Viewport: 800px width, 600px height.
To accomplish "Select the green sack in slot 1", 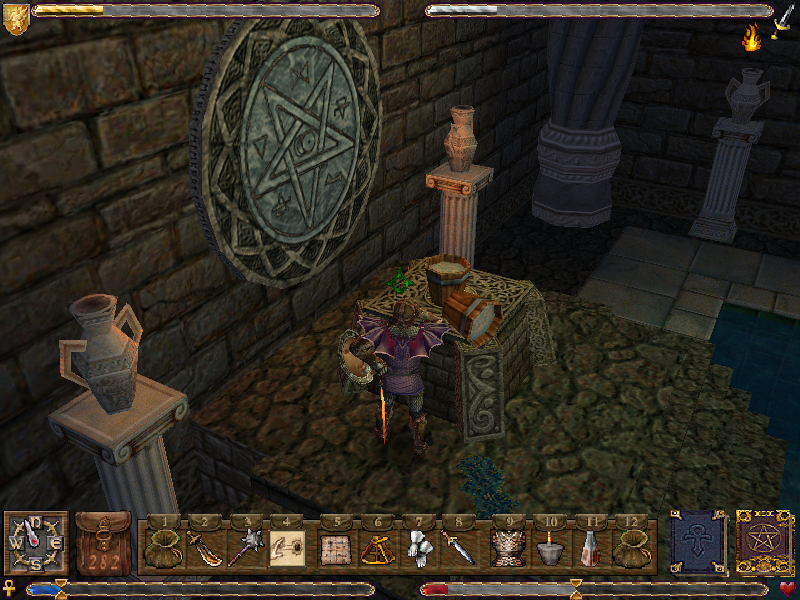I will point(160,548).
